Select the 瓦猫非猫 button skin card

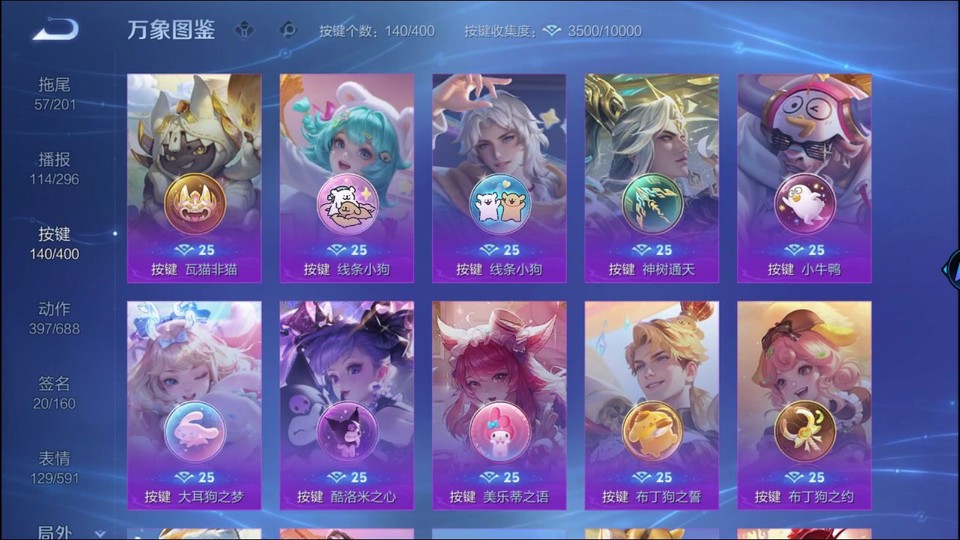coord(194,178)
